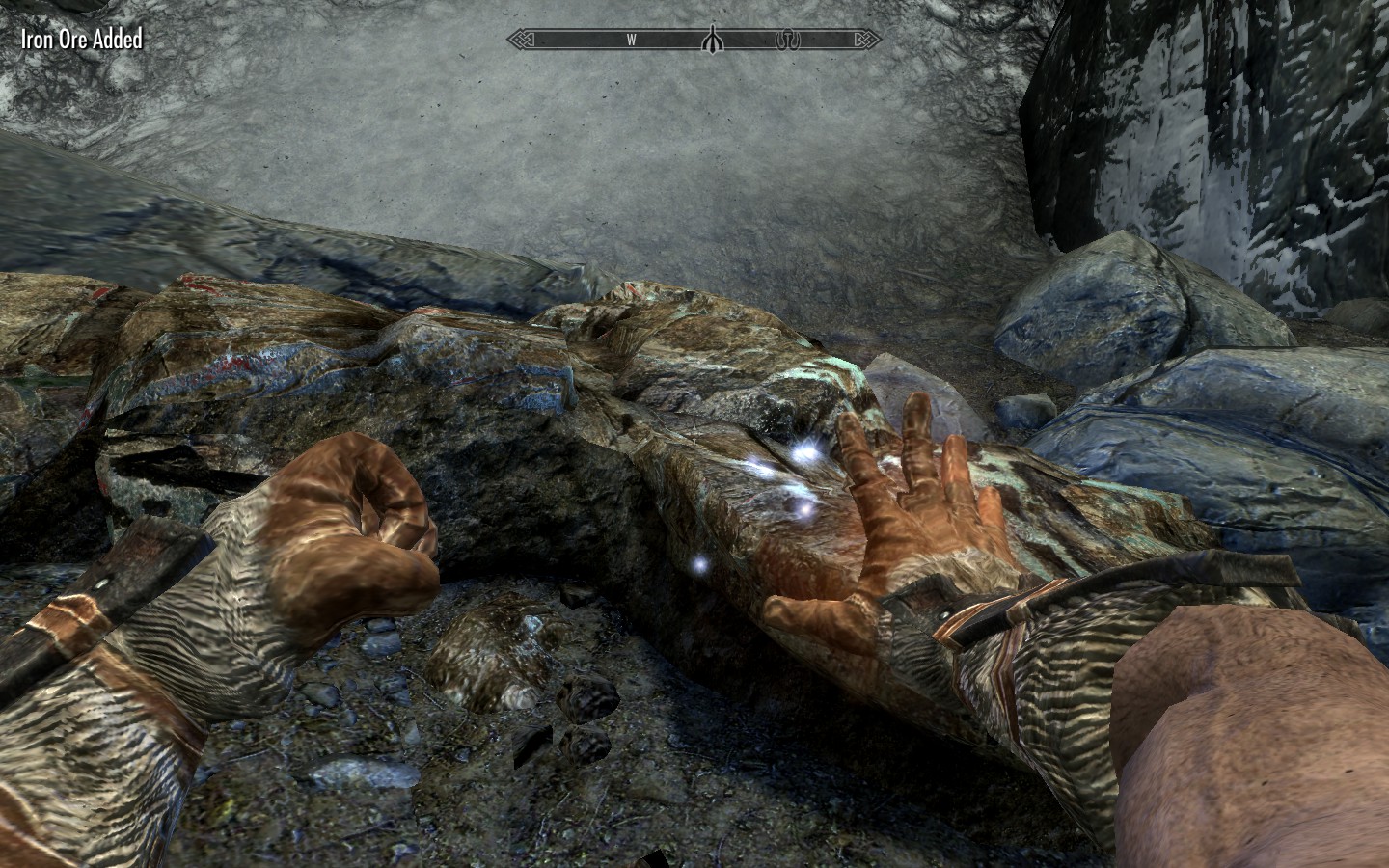Click the West heading letter on the compass
The height and width of the screenshot is (868, 1389).
631,40
